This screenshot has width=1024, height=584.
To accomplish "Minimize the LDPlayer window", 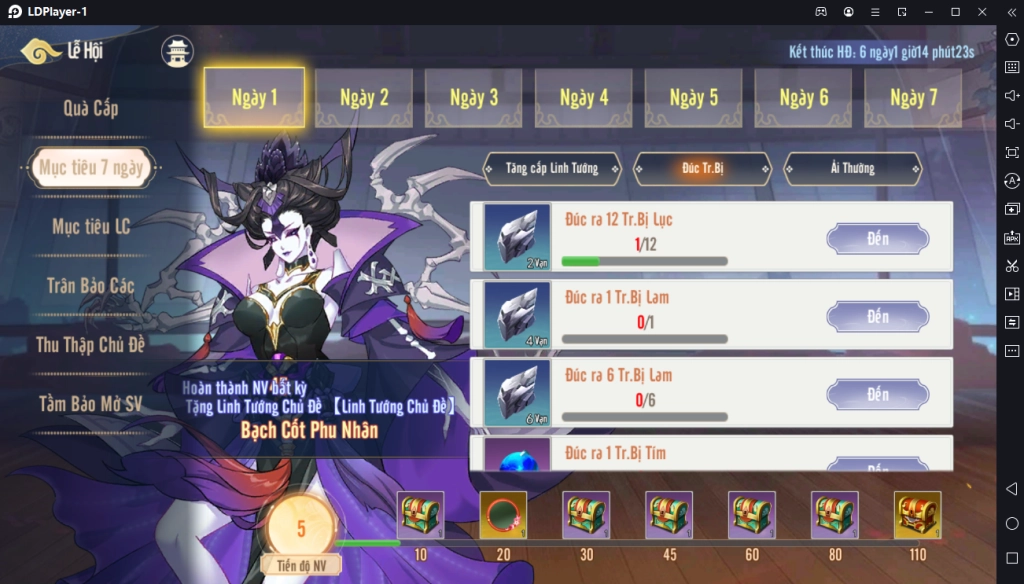I will (x=928, y=11).
